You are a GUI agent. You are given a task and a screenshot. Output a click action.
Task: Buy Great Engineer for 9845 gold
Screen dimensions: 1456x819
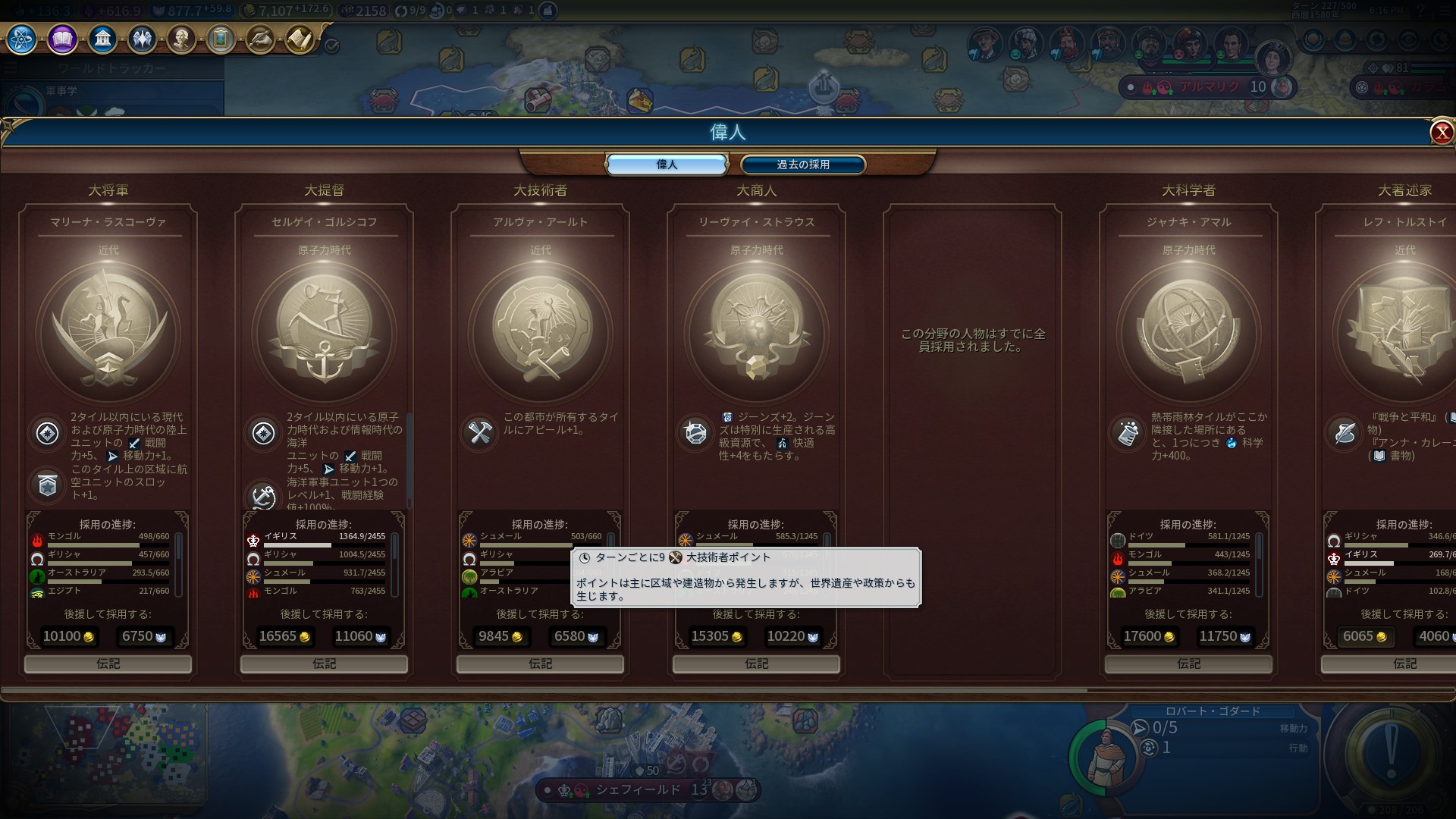[x=500, y=637]
